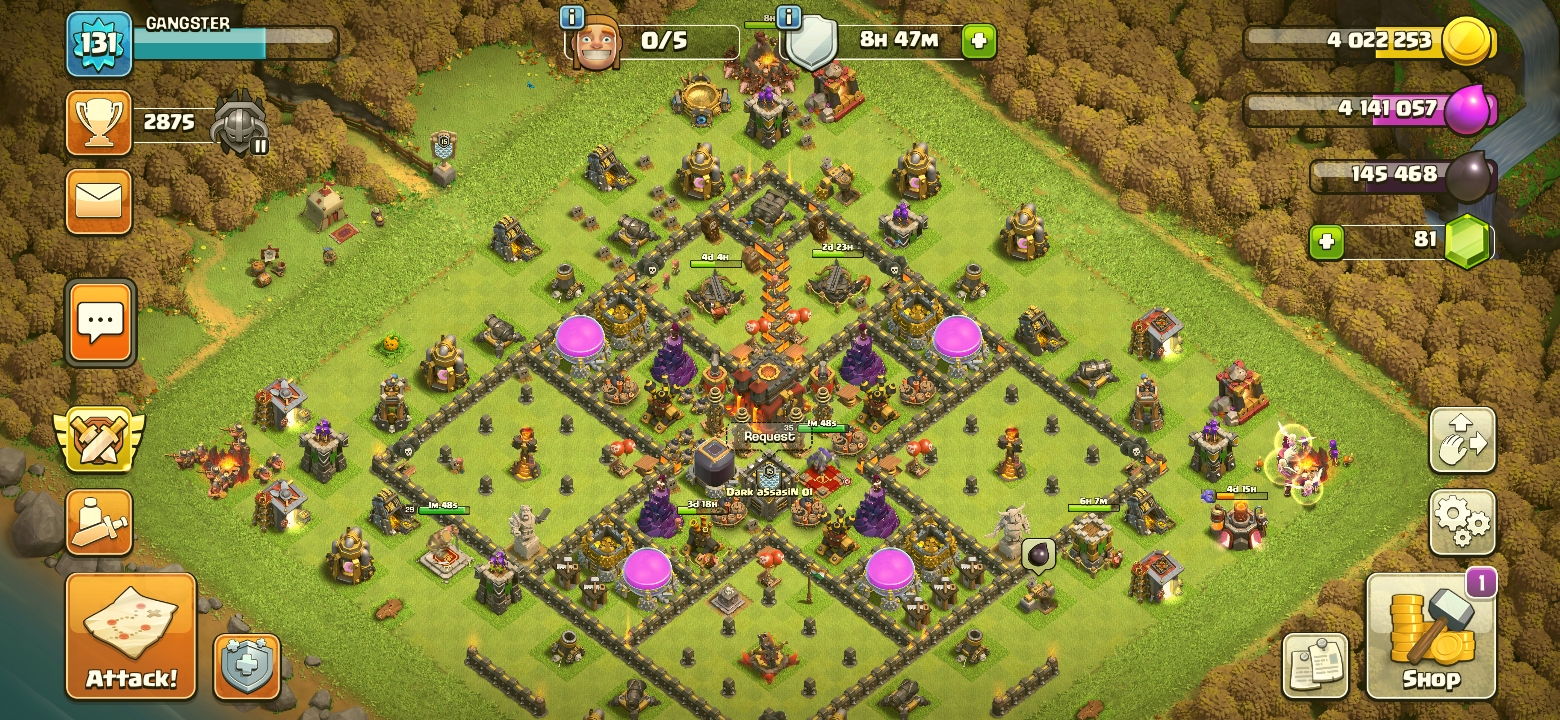Screen dimensions: 1560x720
Task: Open the shield plus button beside Attack
Action: pos(247,665)
